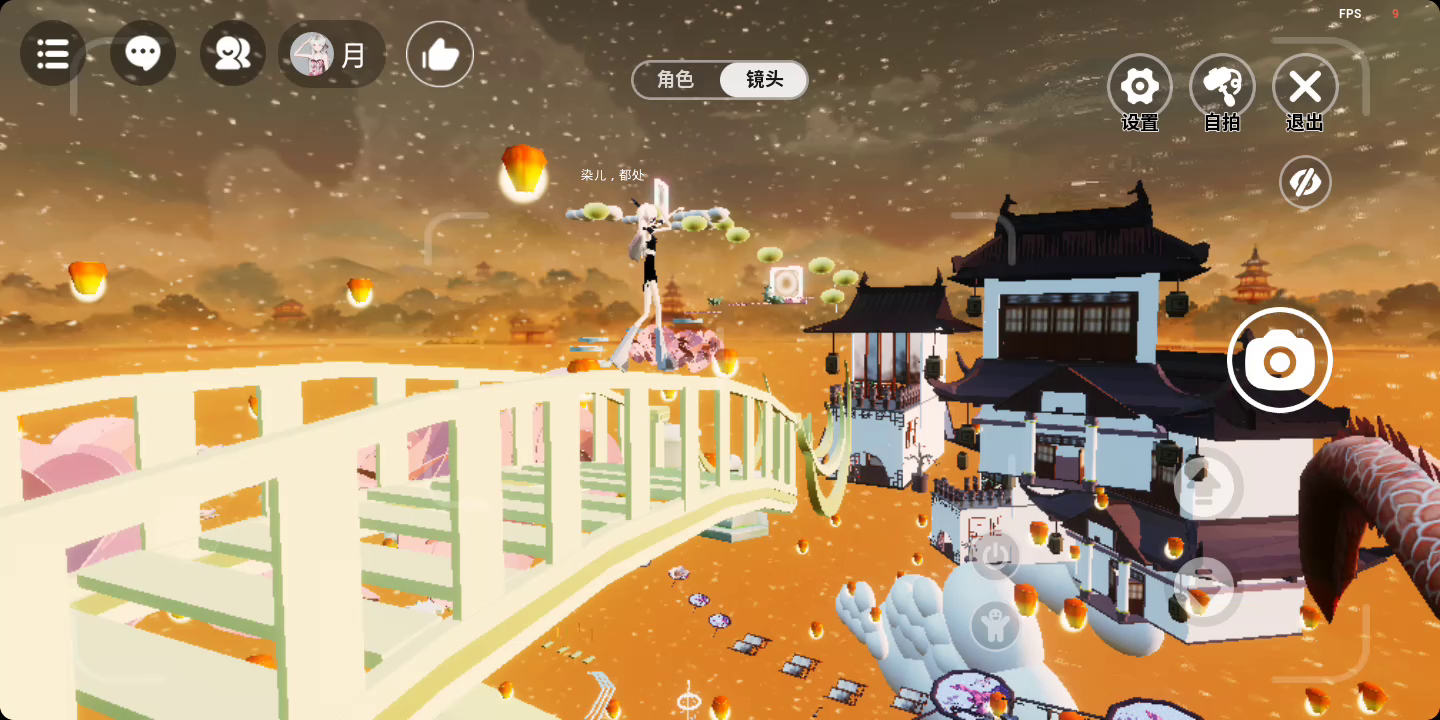Open the player avatar profile labeled 月
Screen dimensions: 1440x720
pos(331,54)
